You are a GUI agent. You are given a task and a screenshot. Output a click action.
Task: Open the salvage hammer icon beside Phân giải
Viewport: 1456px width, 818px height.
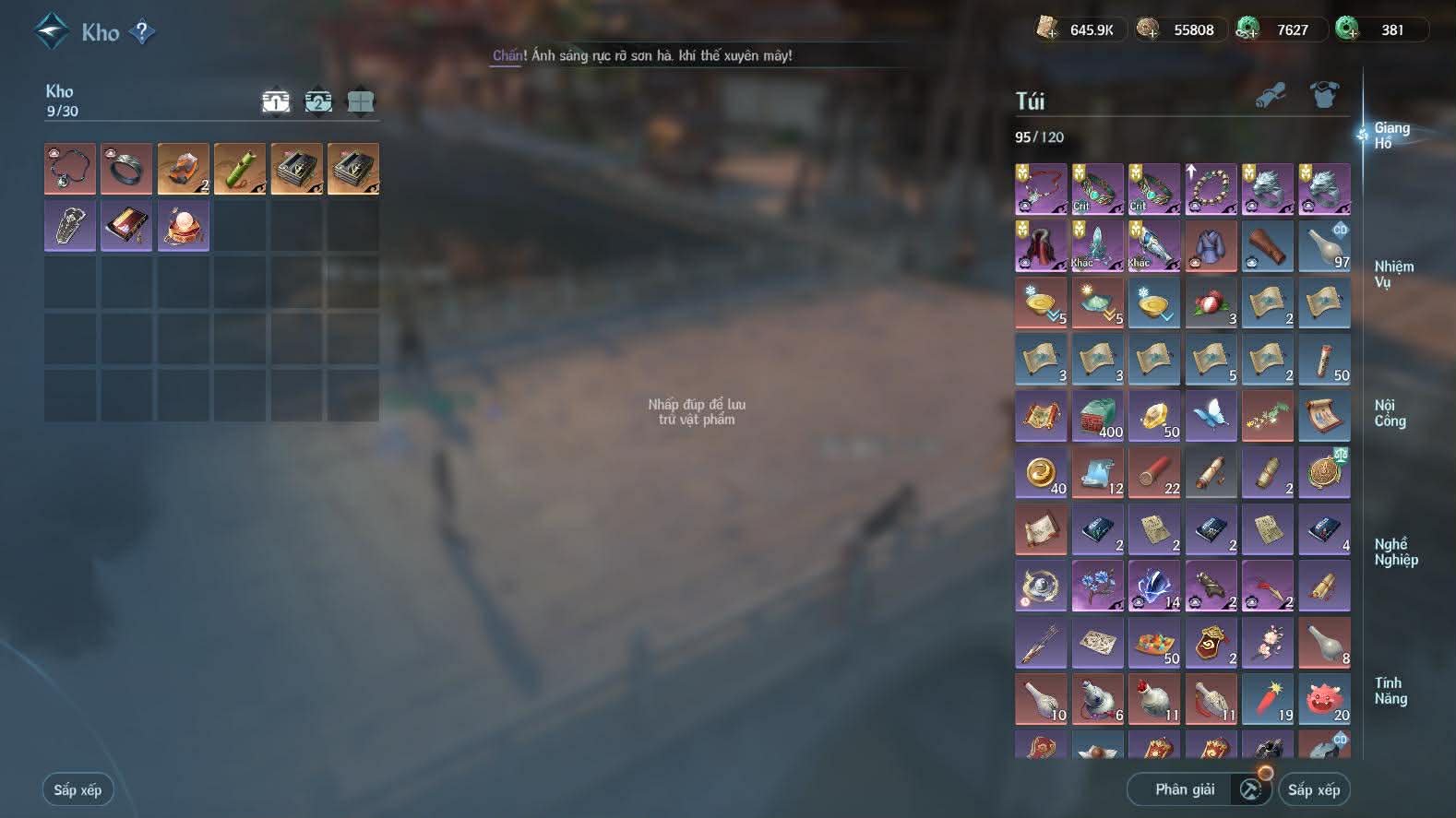coord(1248,789)
